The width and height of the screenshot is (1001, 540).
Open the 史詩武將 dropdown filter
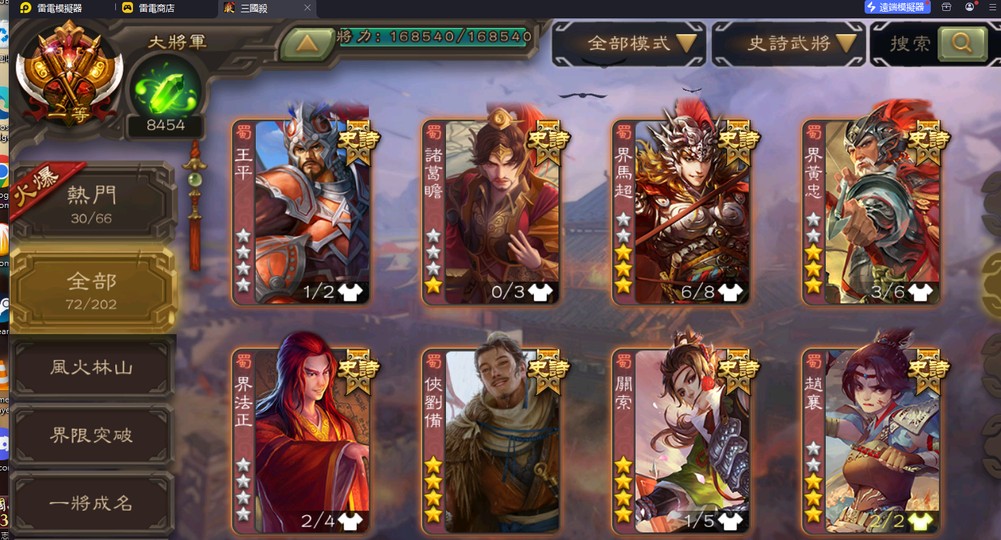[789, 44]
